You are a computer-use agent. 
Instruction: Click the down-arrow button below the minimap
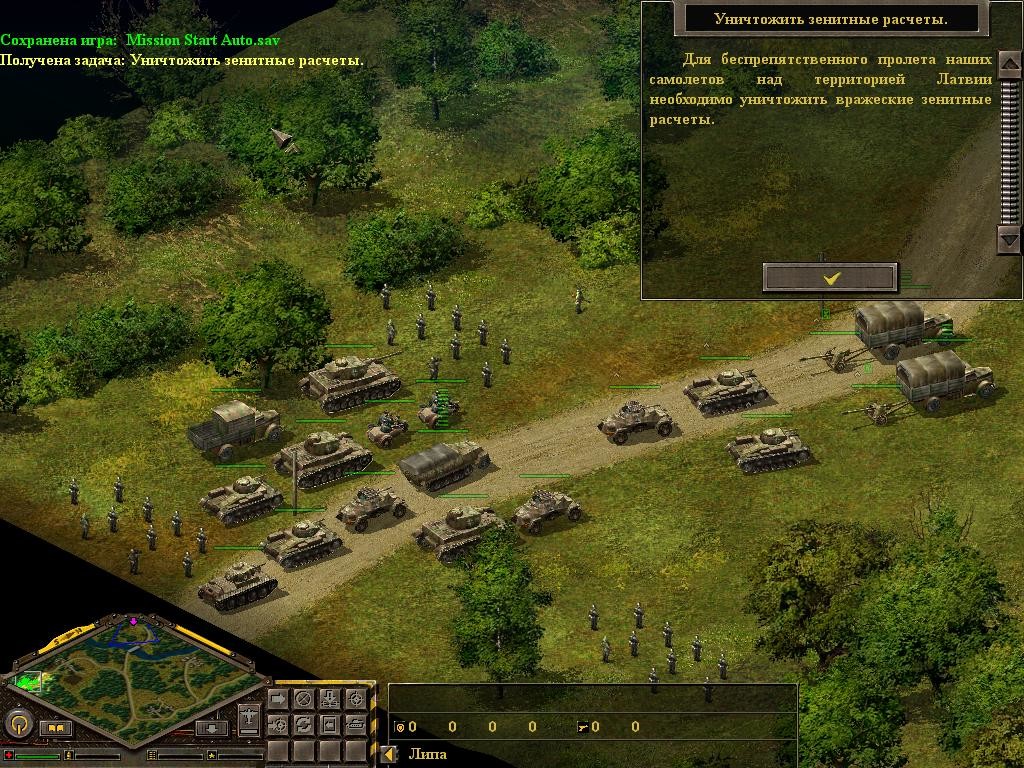(x=211, y=728)
